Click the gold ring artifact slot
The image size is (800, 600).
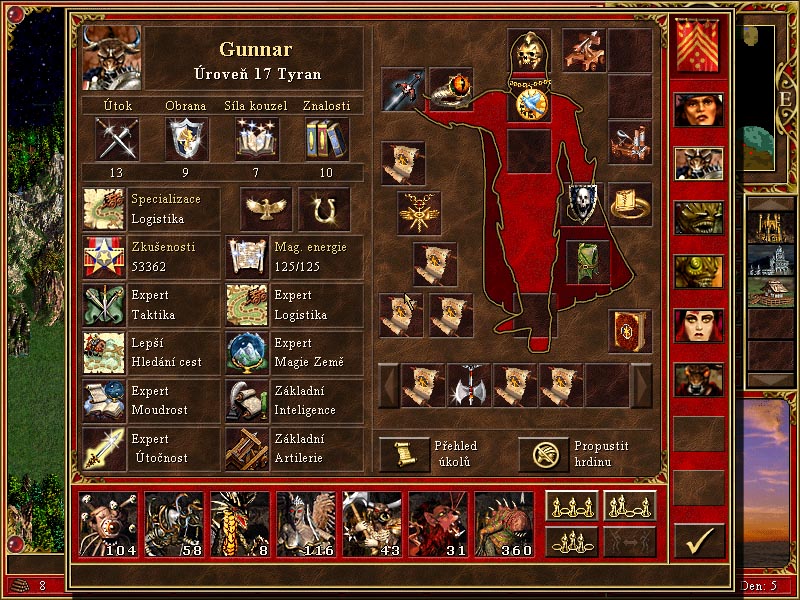(630, 203)
